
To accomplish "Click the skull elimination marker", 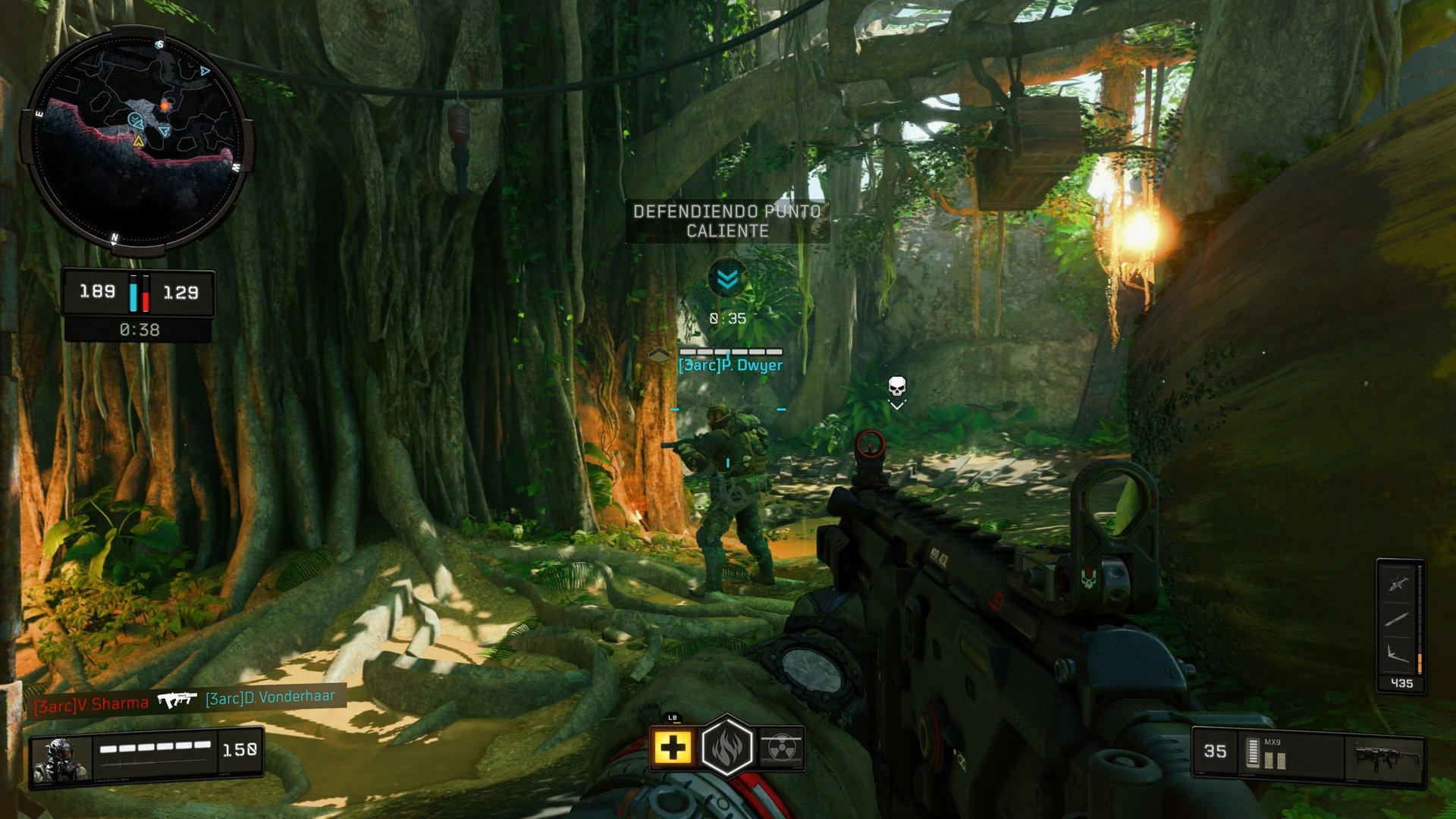I will click(897, 386).
